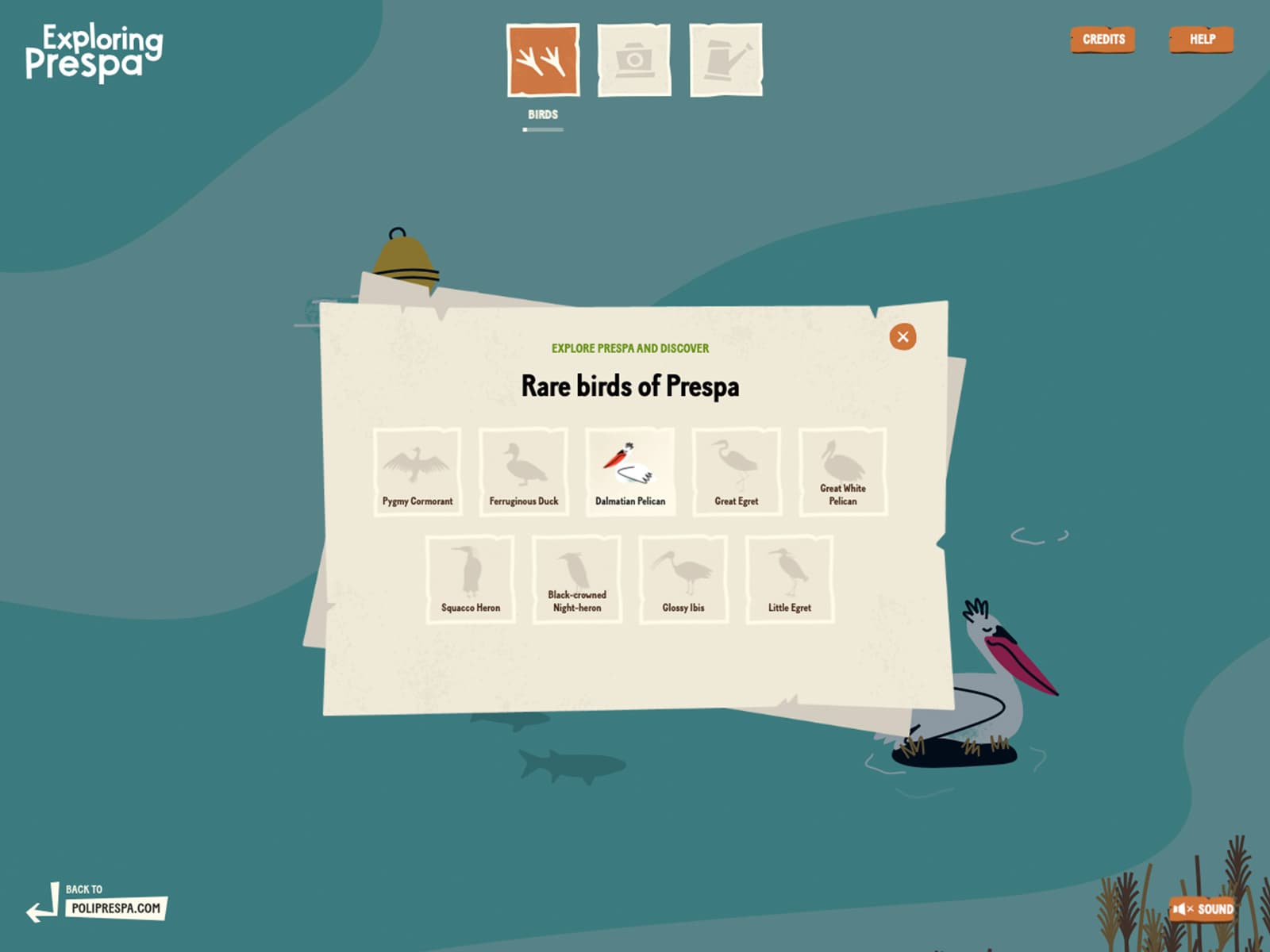
Task: Toggle the Sound button
Action: click(1203, 909)
